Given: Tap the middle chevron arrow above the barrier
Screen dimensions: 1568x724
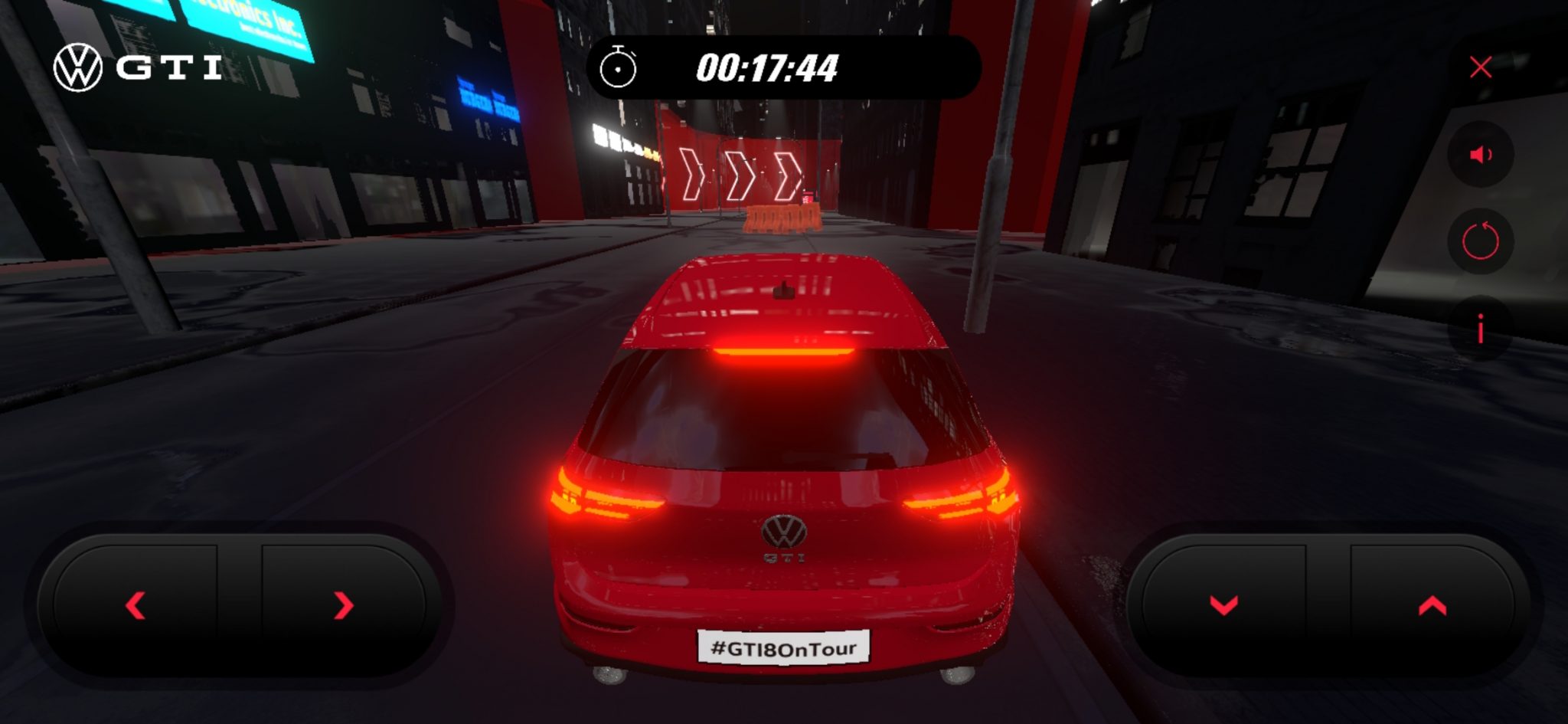Looking at the screenshot, I should tap(739, 175).
